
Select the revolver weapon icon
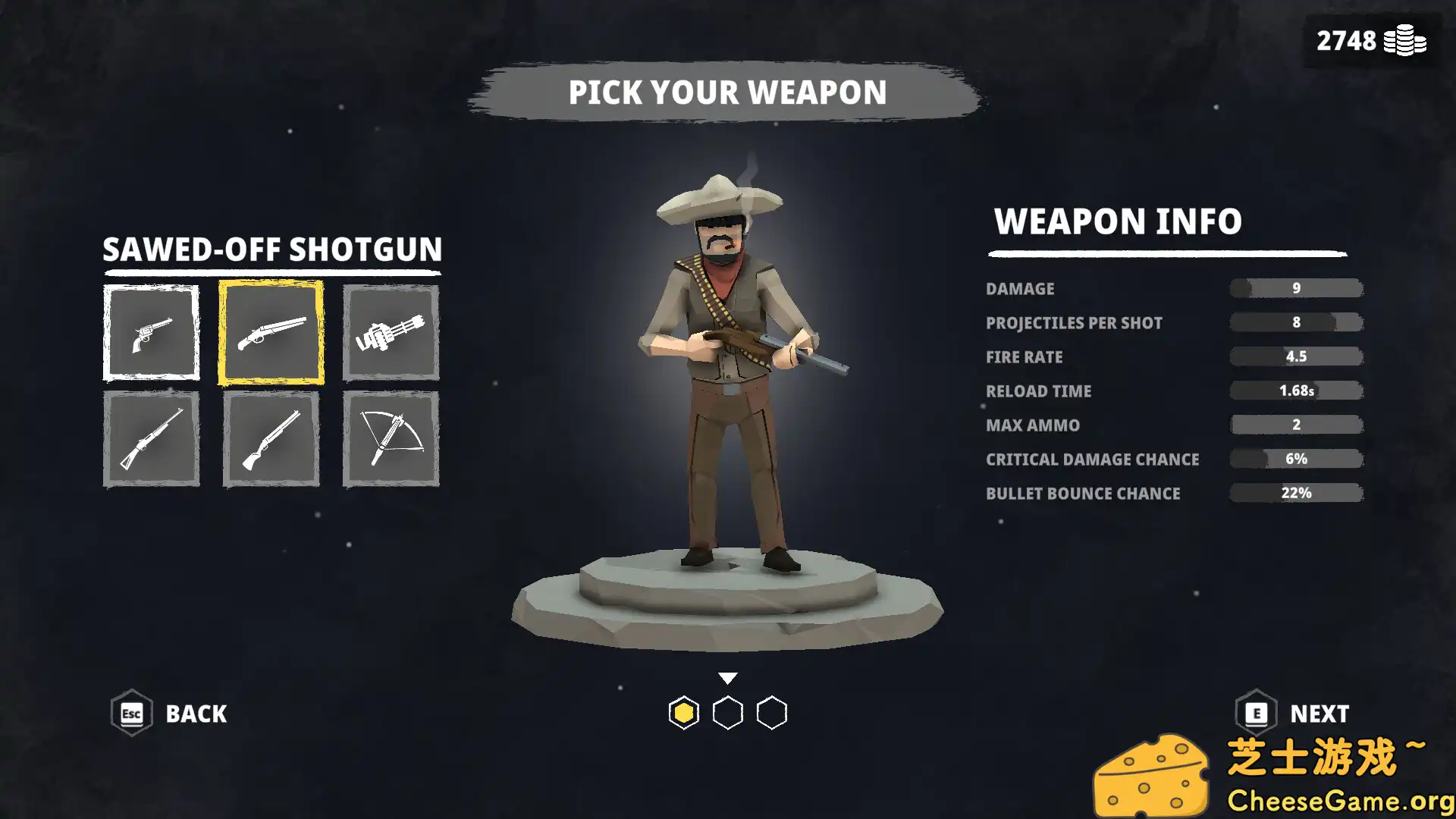pyautogui.click(x=151, y=331)
